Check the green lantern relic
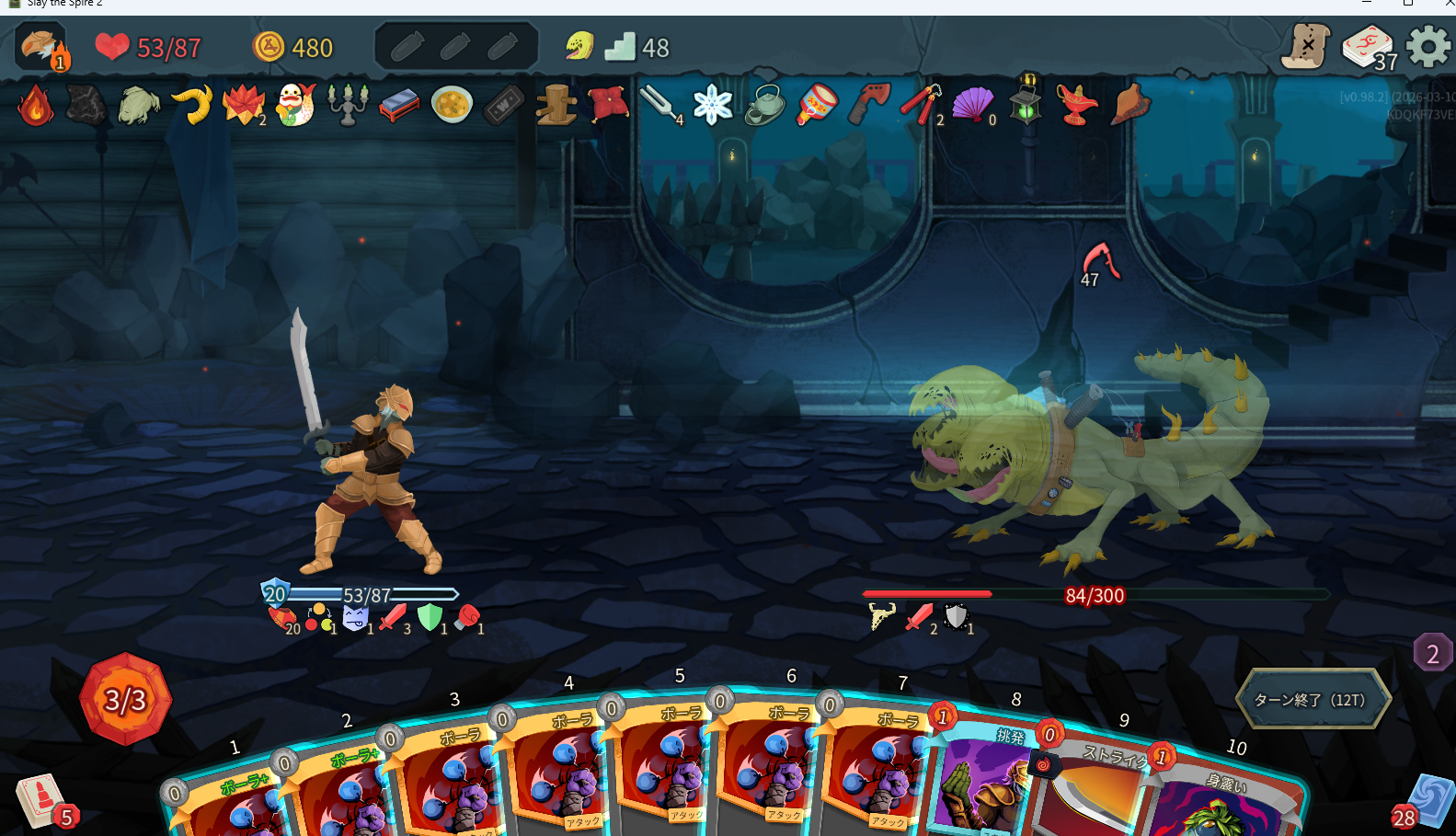The width and height of the screenshot is (1456, 836). click(1026, 101)
